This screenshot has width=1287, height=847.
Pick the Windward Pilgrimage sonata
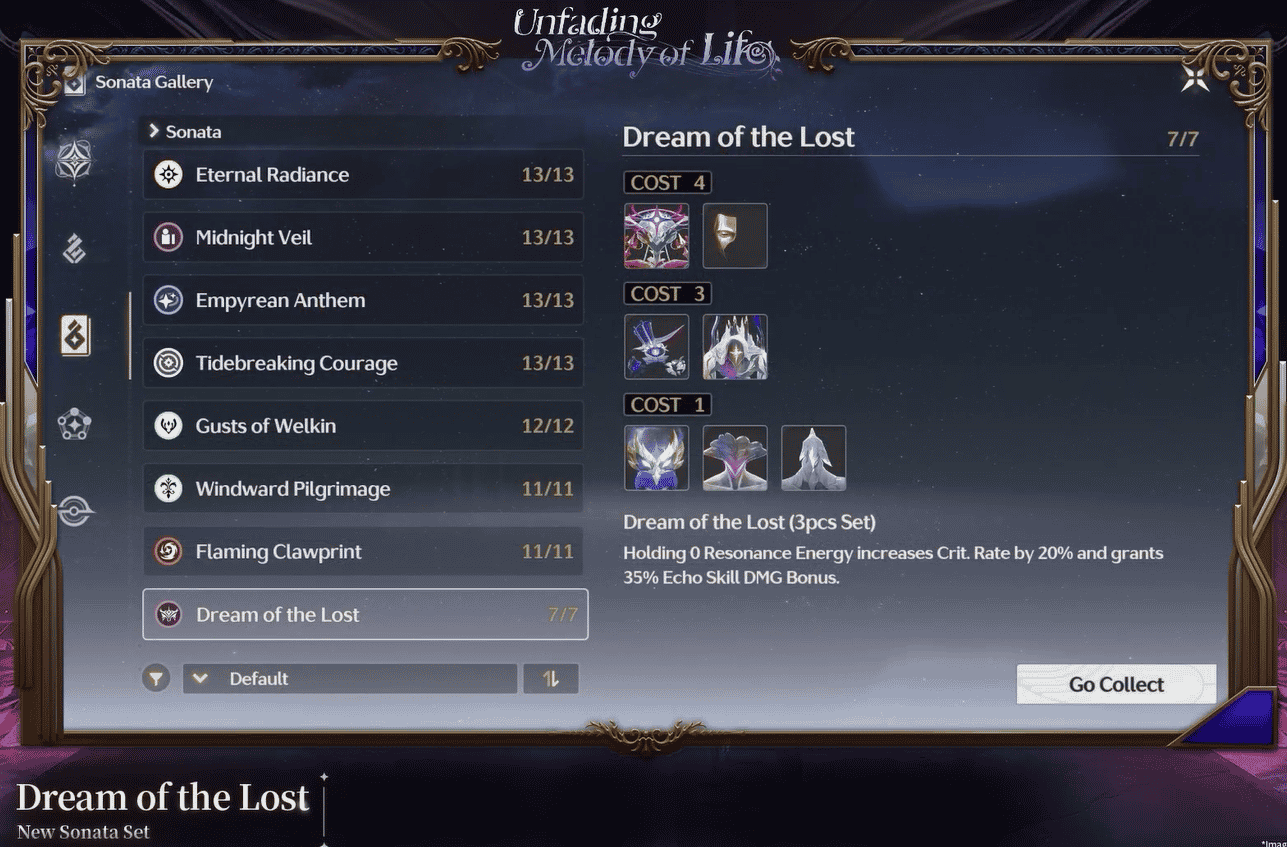363,489
